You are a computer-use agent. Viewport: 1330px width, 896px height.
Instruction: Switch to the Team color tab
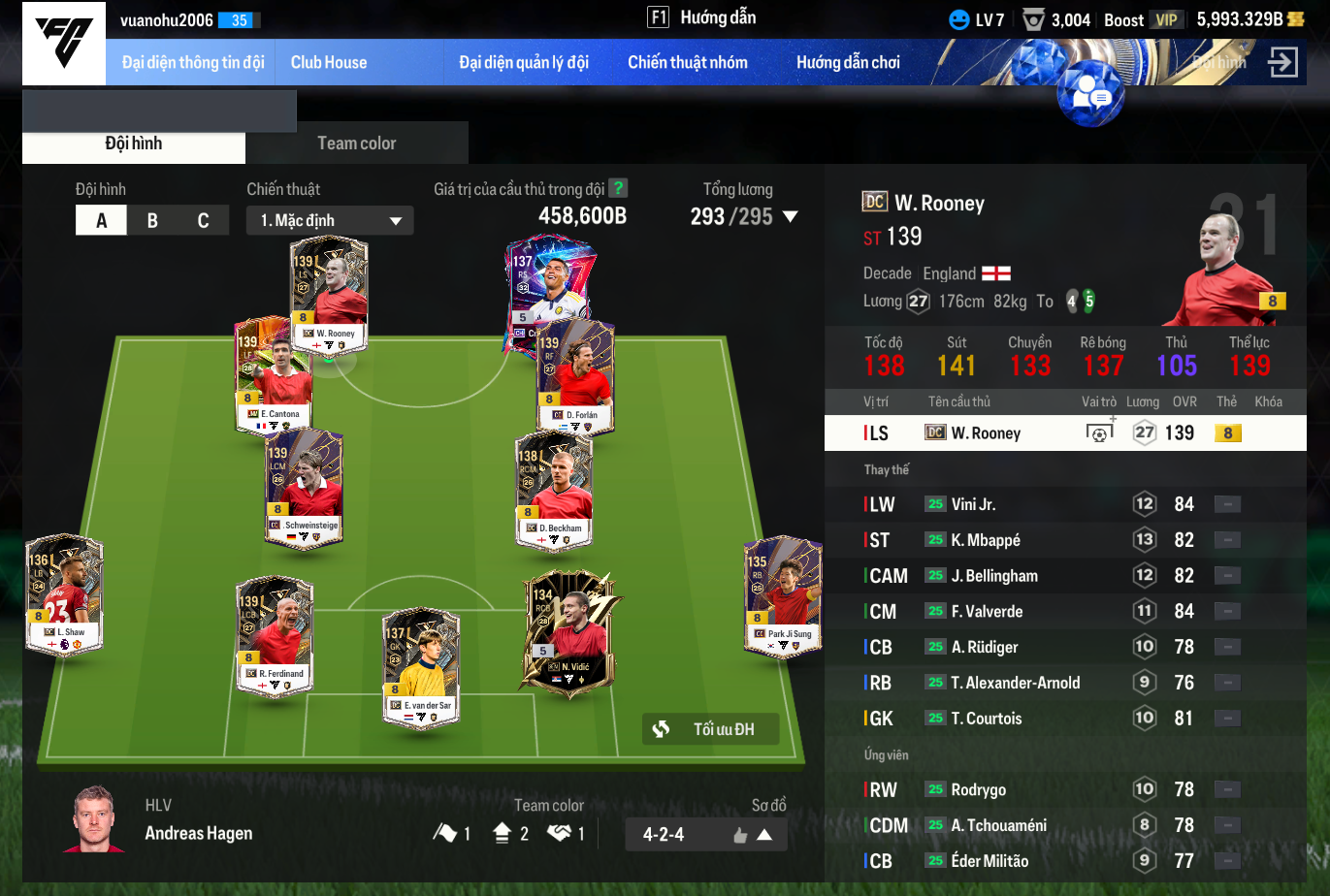356,144
